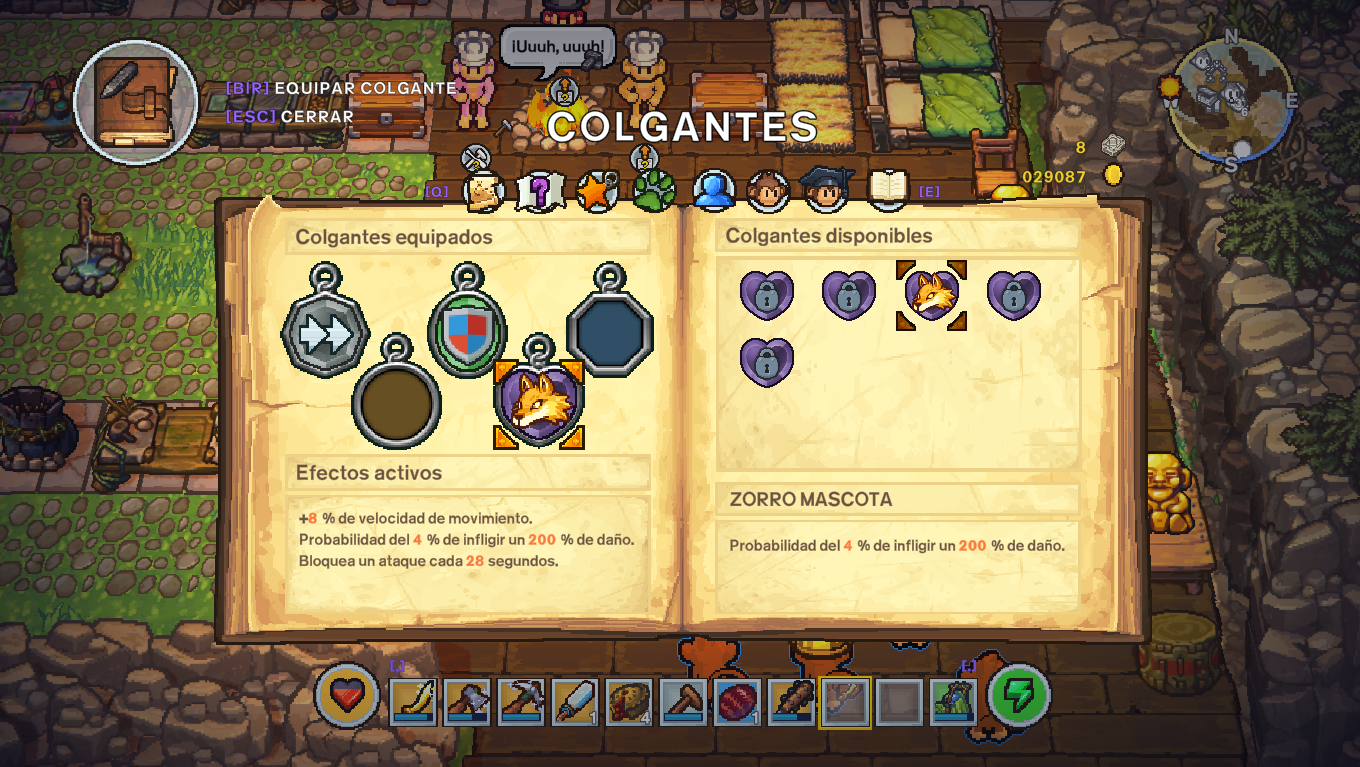
Task: Unequip the green shield pendant
Action: [x=465, y=330]
